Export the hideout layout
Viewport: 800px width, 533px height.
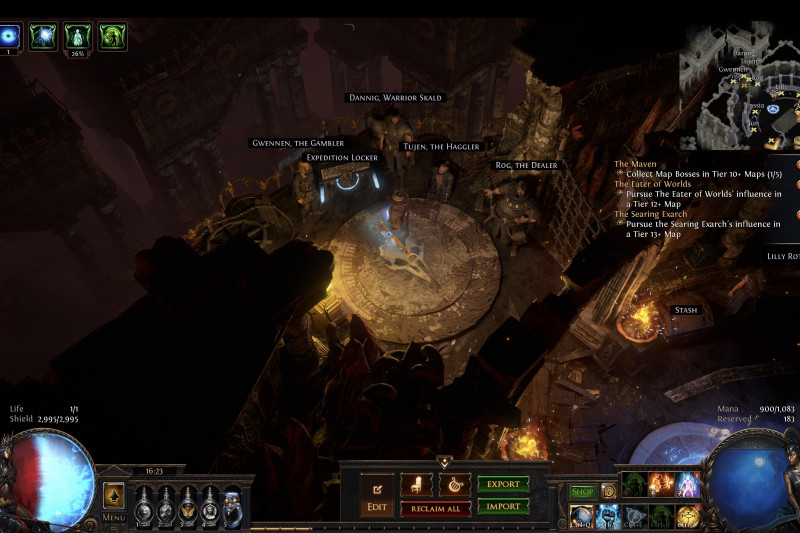point(503,484)
